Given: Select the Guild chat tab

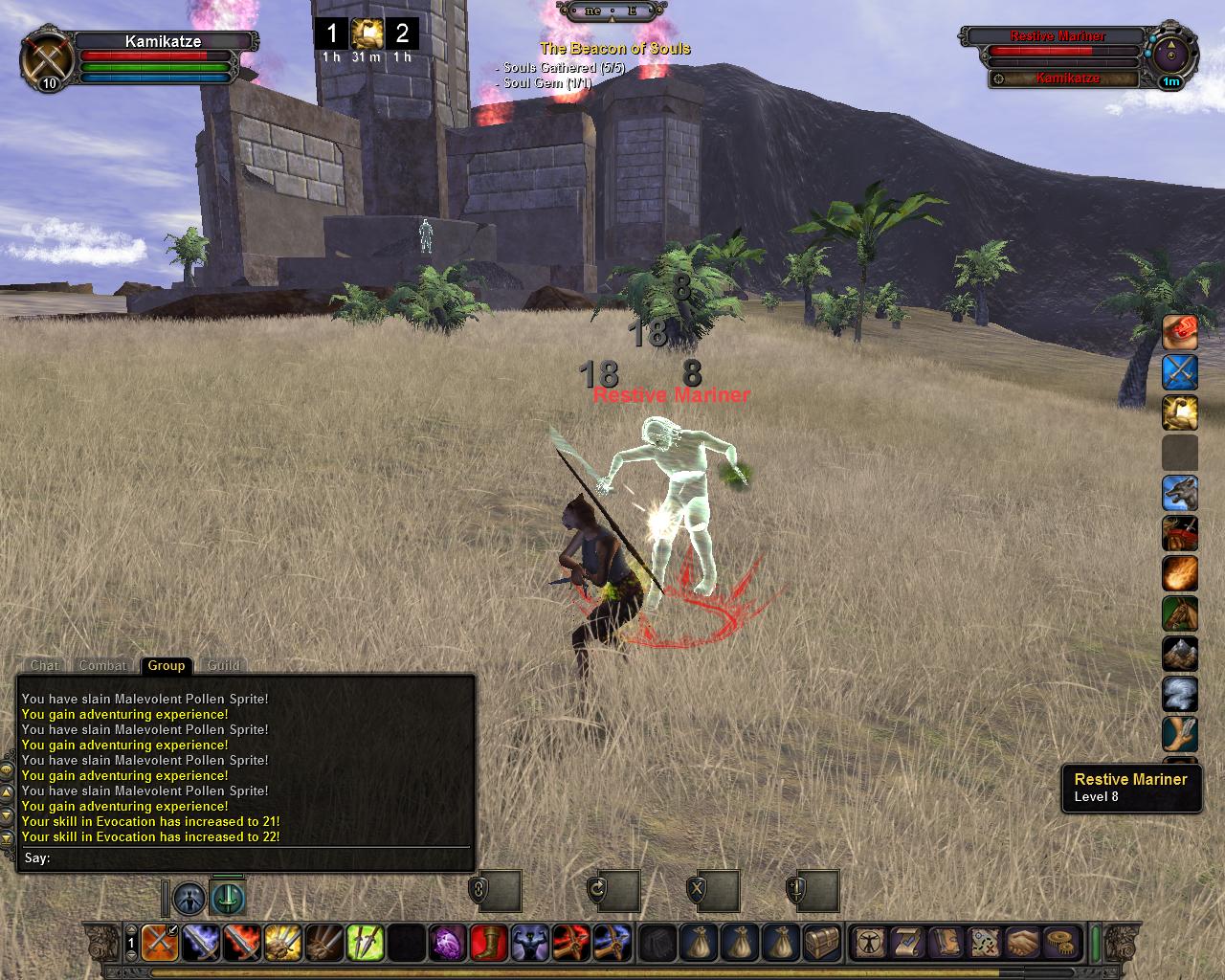Looking at the screenshot, I should [x=224, y=665].
